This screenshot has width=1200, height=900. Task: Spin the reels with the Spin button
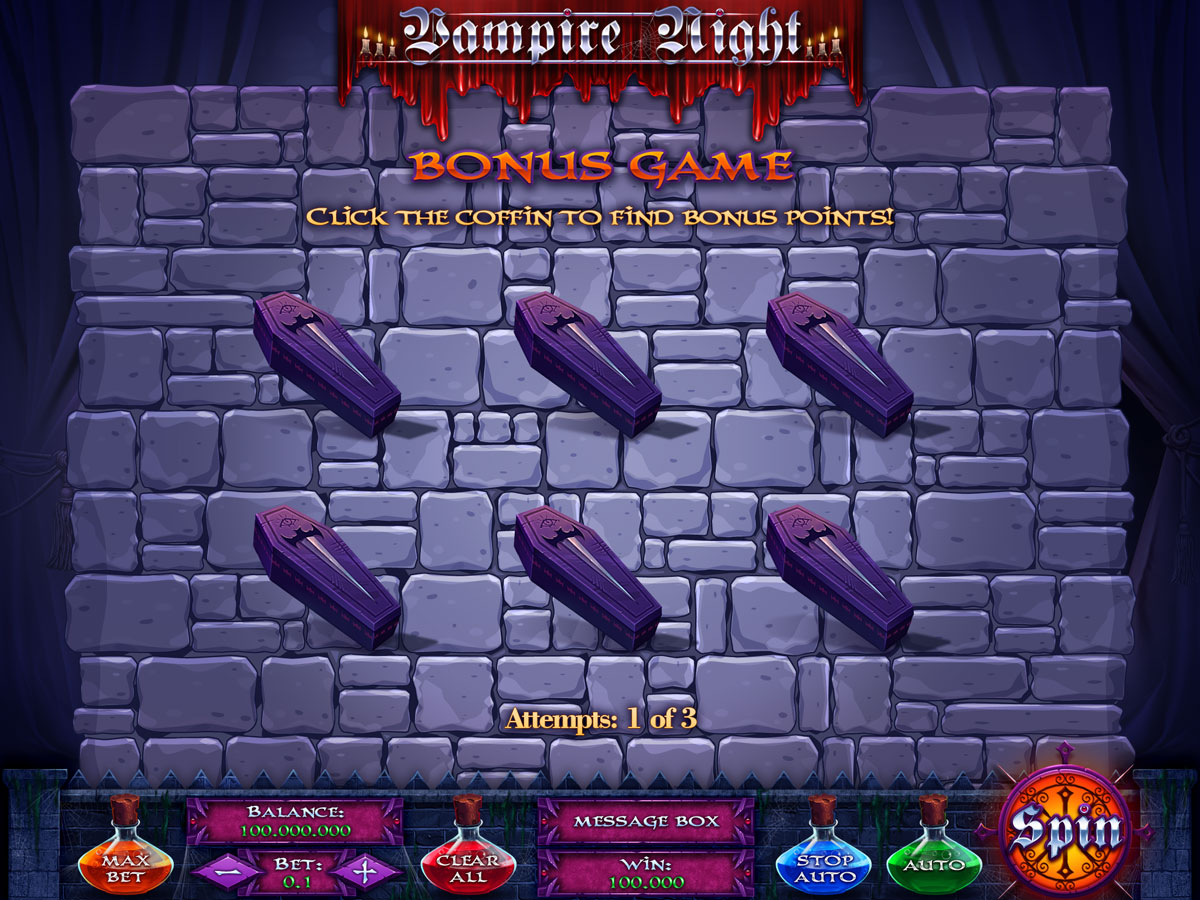[x=1065, y=829]
